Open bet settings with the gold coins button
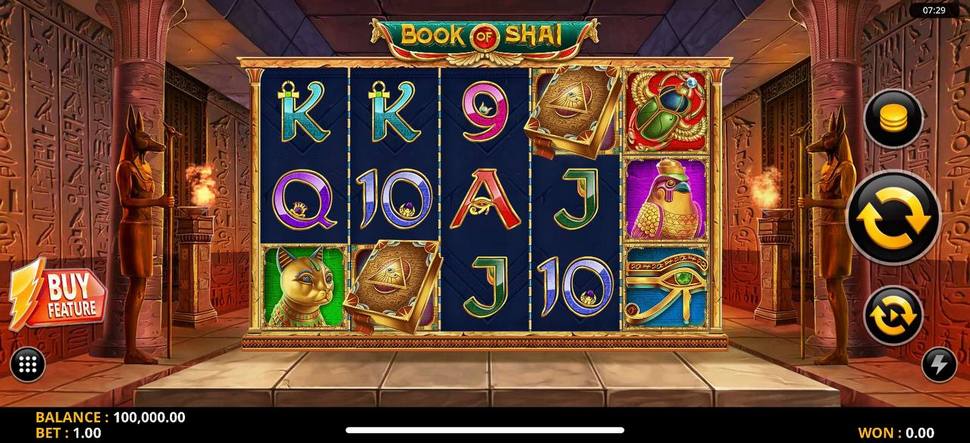This screenshot has width=970, height=443. point(893,119)
